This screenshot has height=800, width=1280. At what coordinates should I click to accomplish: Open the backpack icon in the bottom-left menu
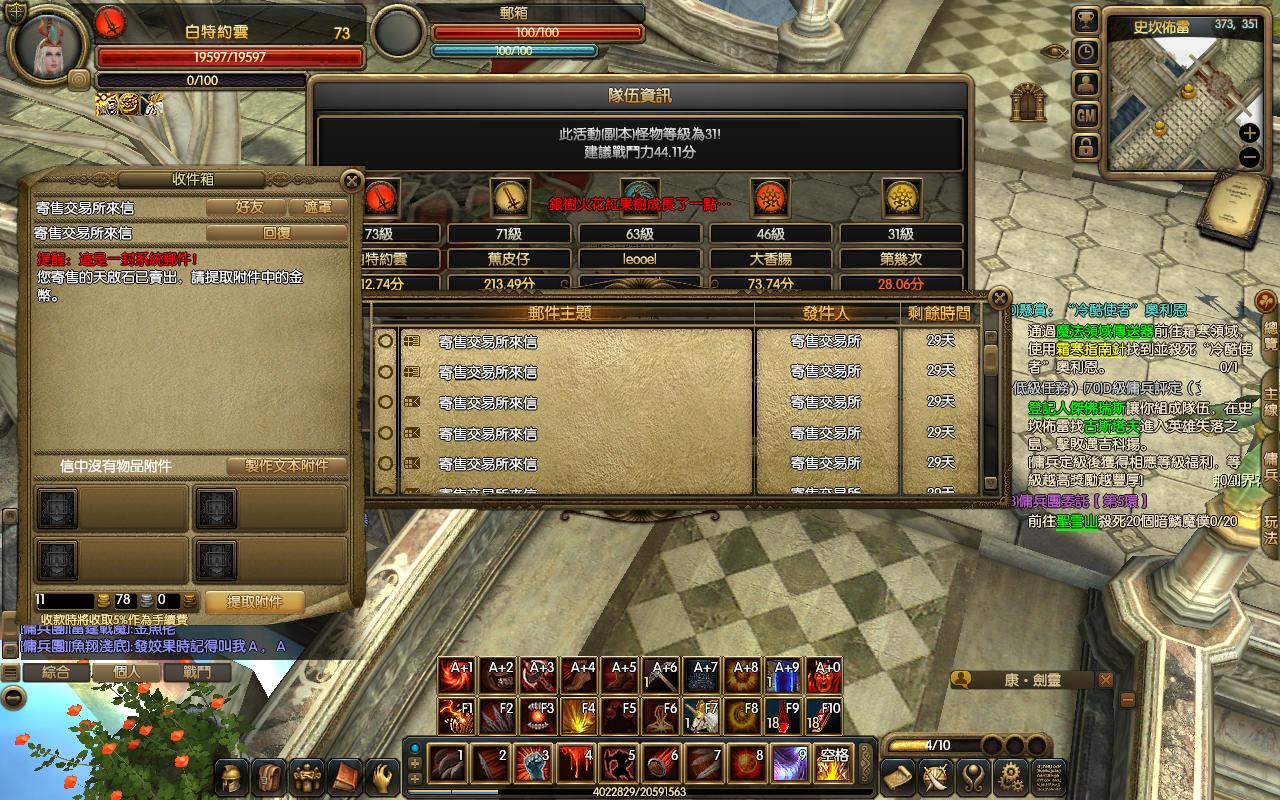click(269, 777)
